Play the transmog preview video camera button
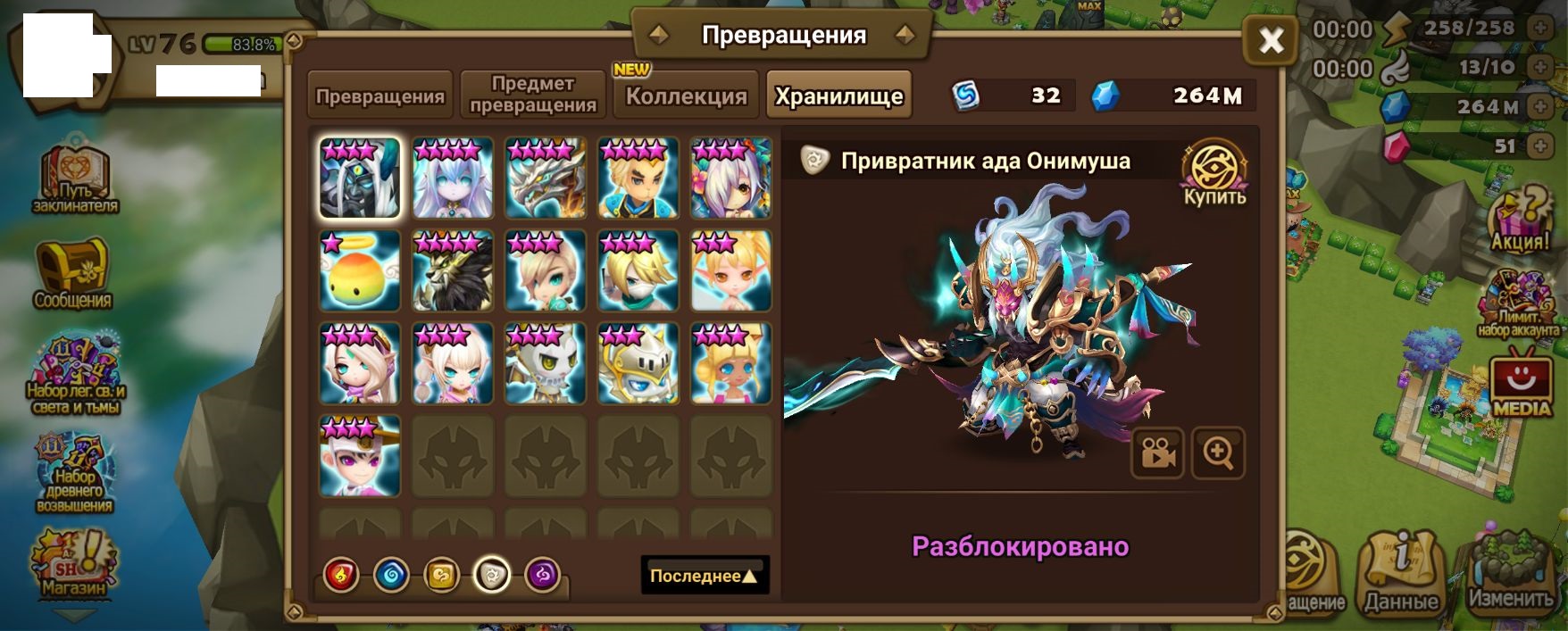1568x631 pixels. 1157,453
